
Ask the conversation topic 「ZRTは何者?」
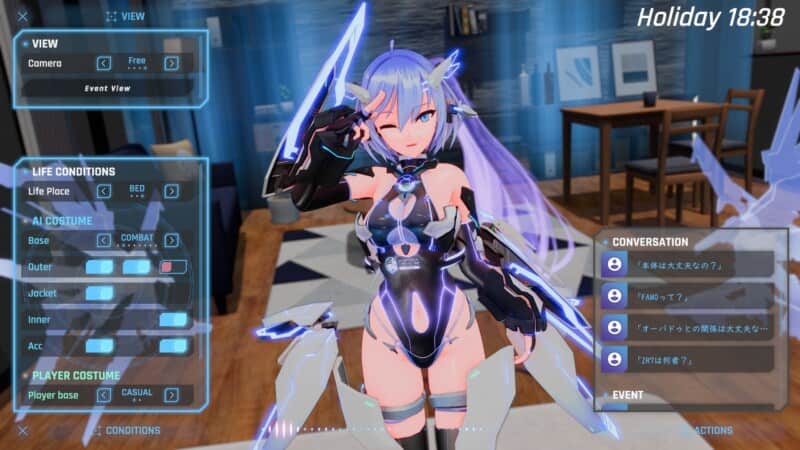tap(688, 358)
